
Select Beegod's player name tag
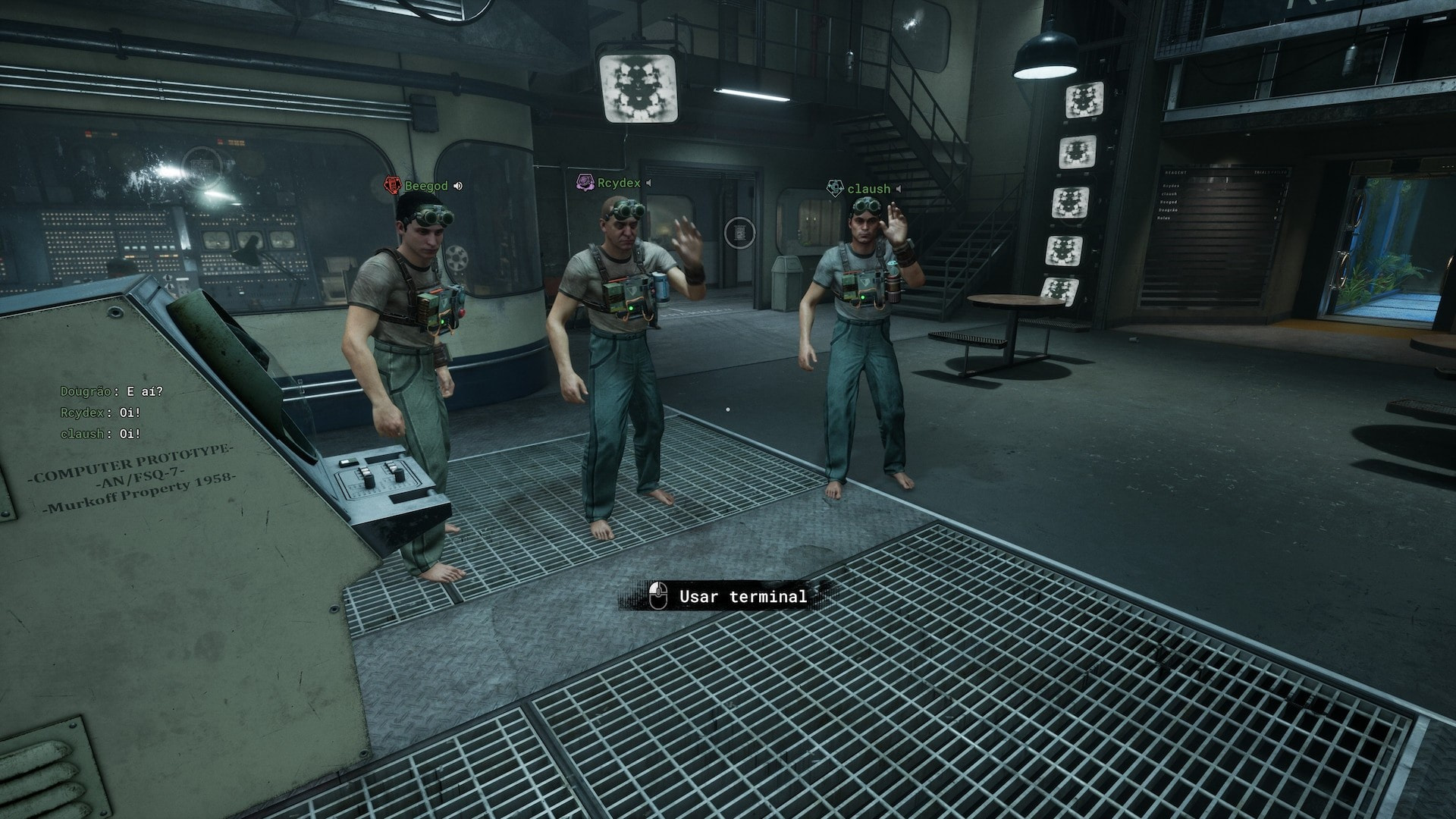[426, 186]
